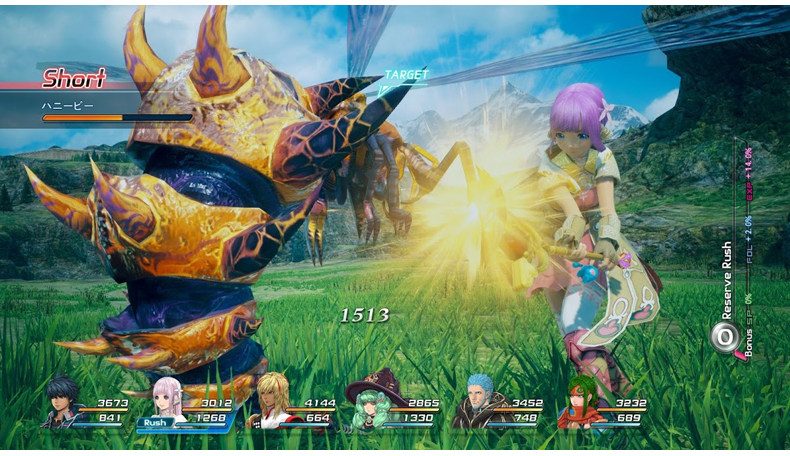Activate the Reserve Rush gauge orb
The width and height of the screenshot is (790, 456).
pyautogui.click(x=725, y=337)
